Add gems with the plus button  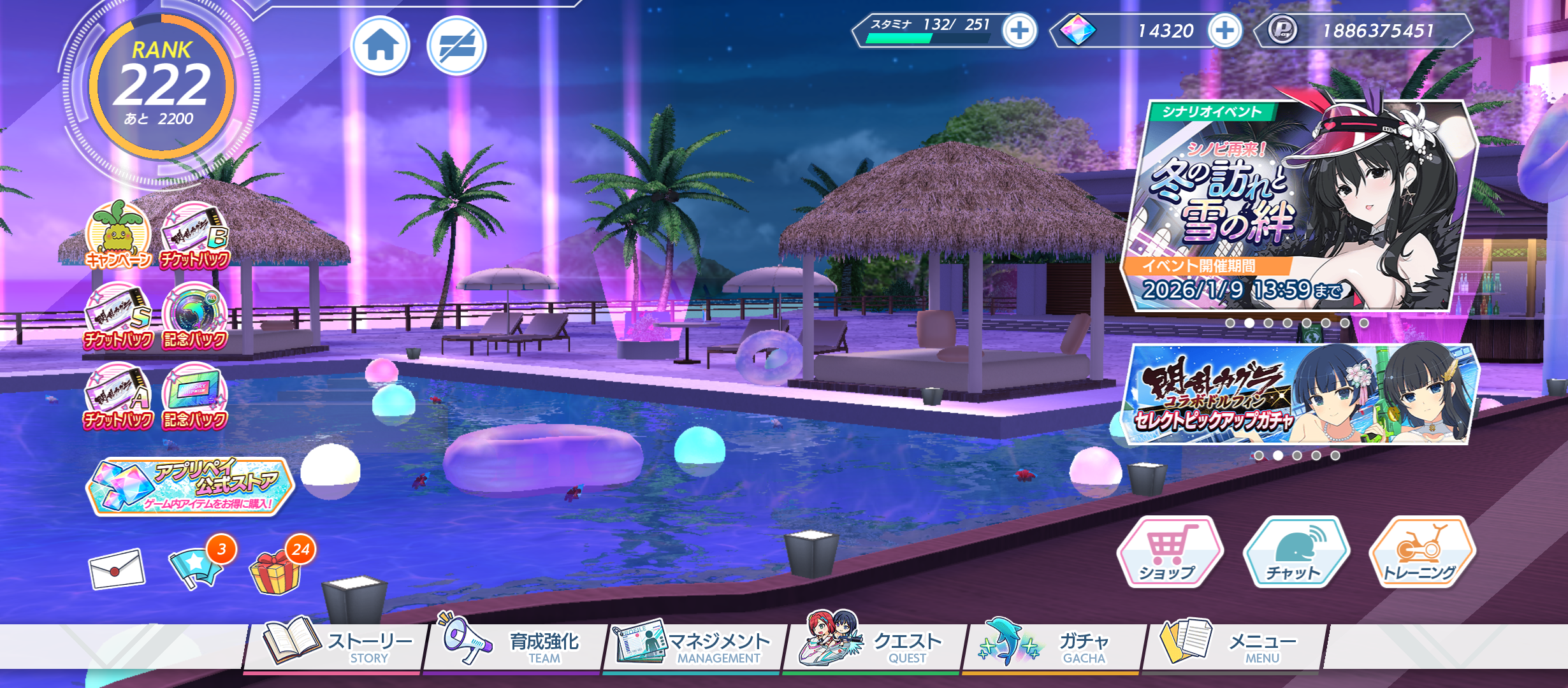1224,30
